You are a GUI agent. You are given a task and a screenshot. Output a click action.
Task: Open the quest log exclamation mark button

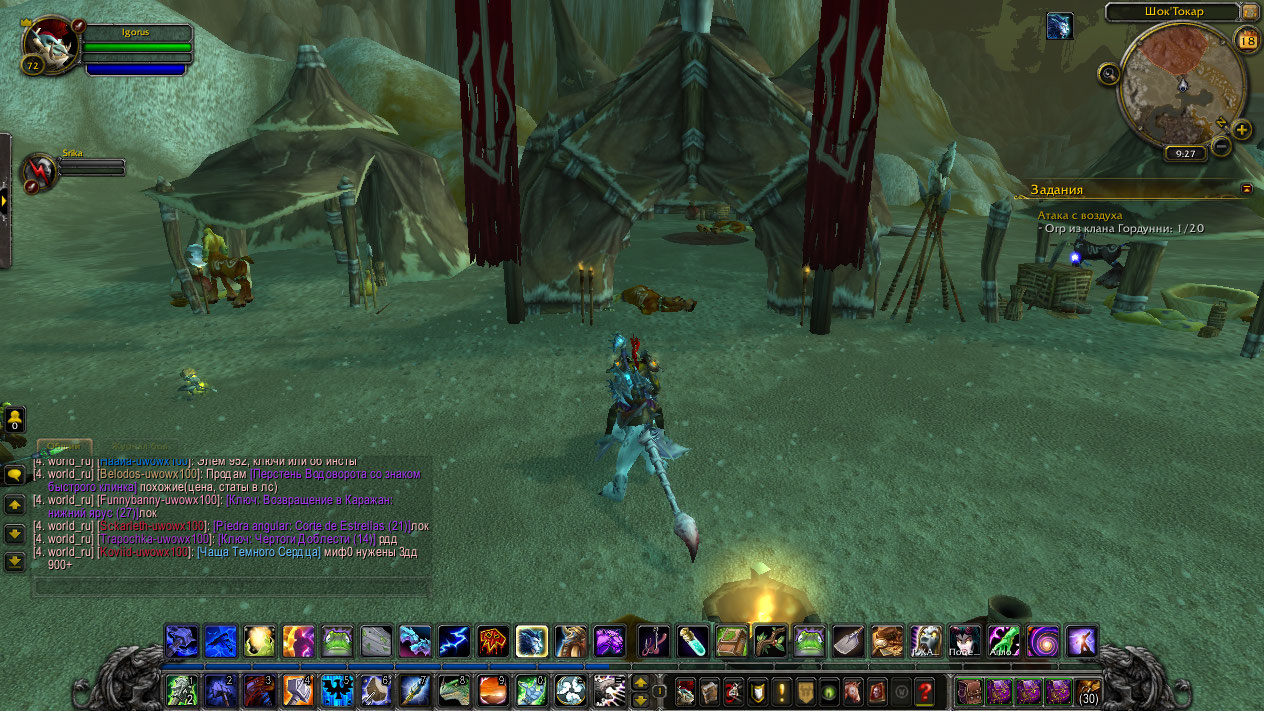[x=780, y=691]
